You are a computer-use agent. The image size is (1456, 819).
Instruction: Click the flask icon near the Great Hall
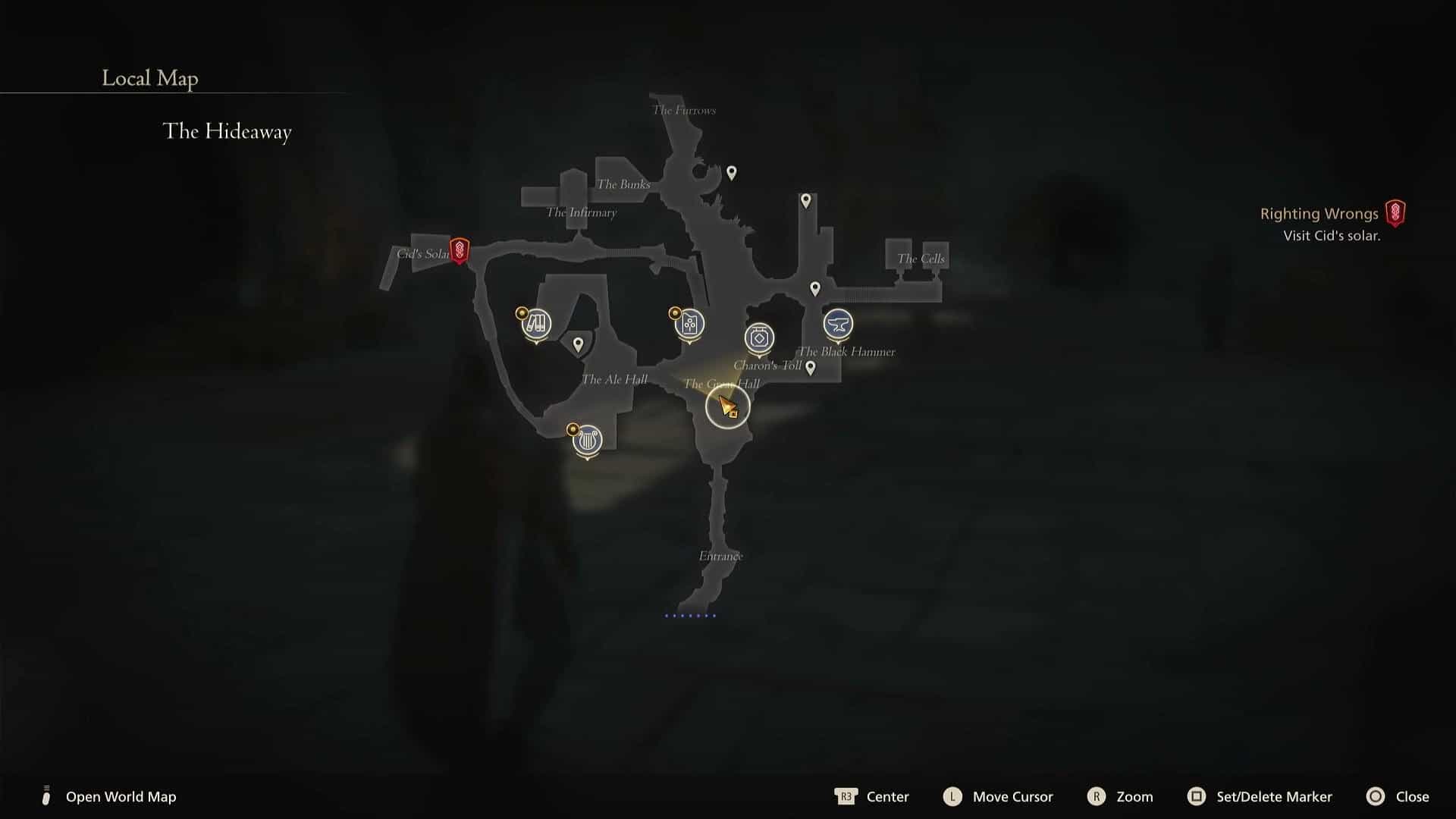click(689, 325)
